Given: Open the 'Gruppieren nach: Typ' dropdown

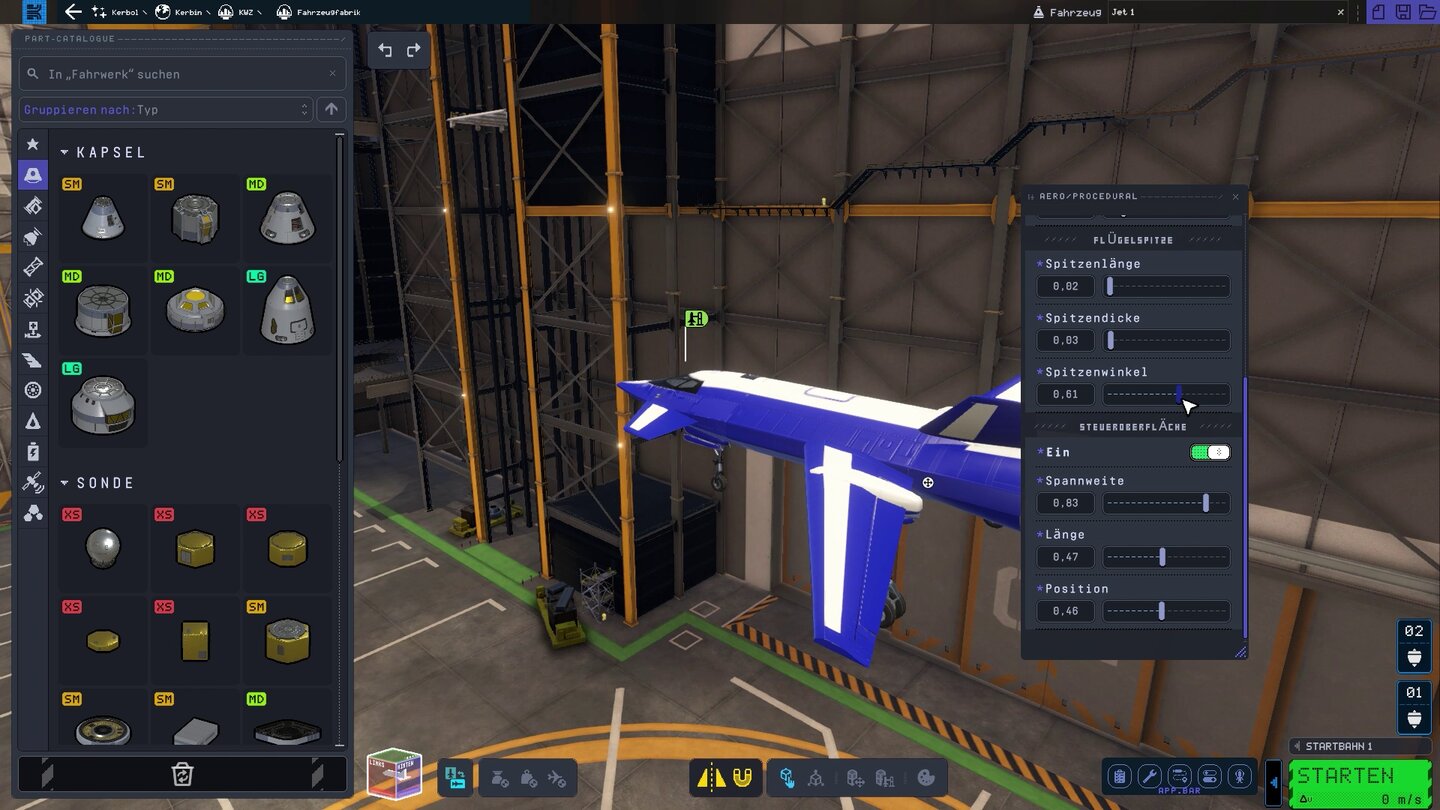Looking at the screenshot, I should [165, 109].
